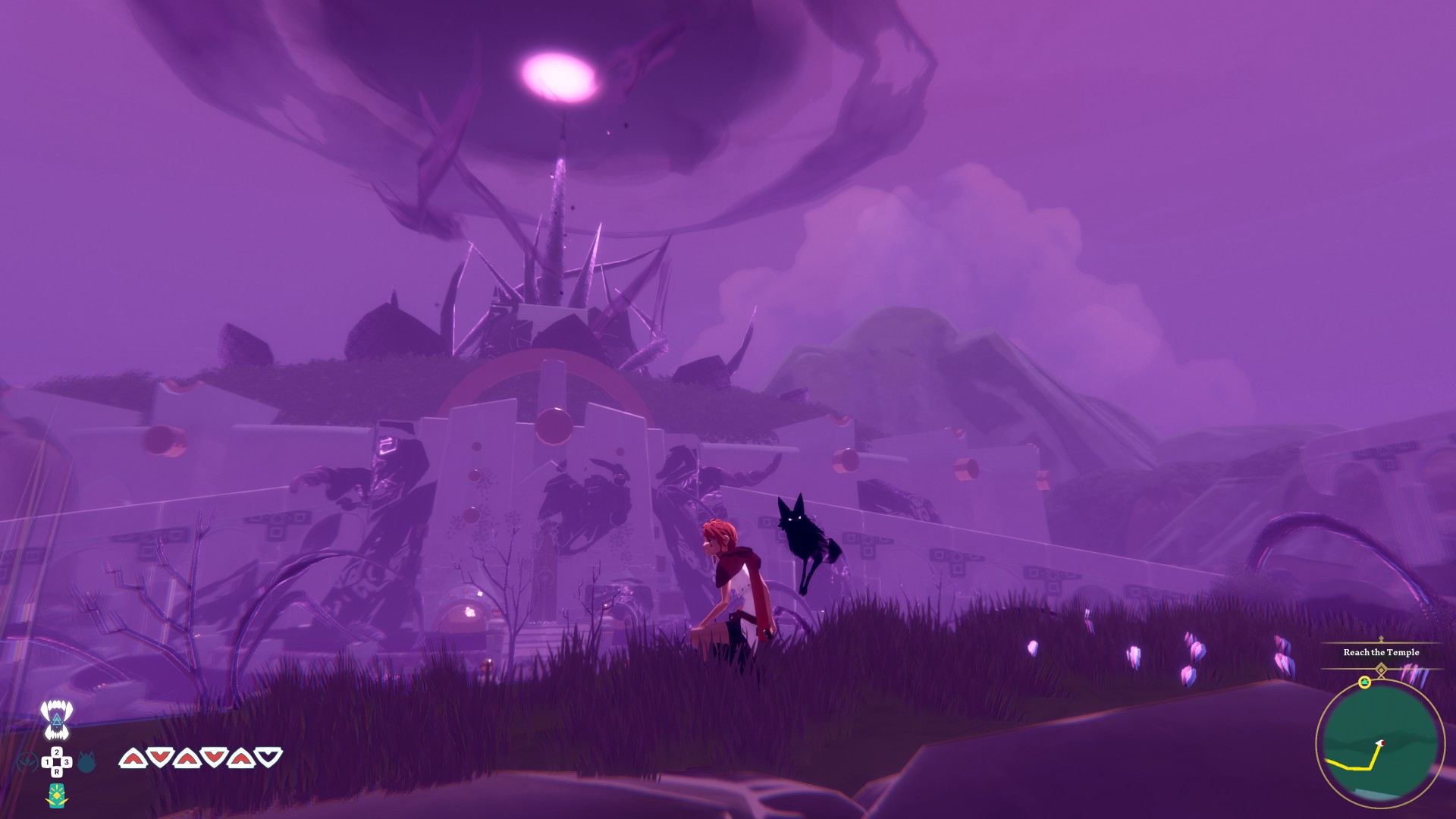Choose the dark teal wolf head ability
This screenshot has width=1456, height=819.
86,761
